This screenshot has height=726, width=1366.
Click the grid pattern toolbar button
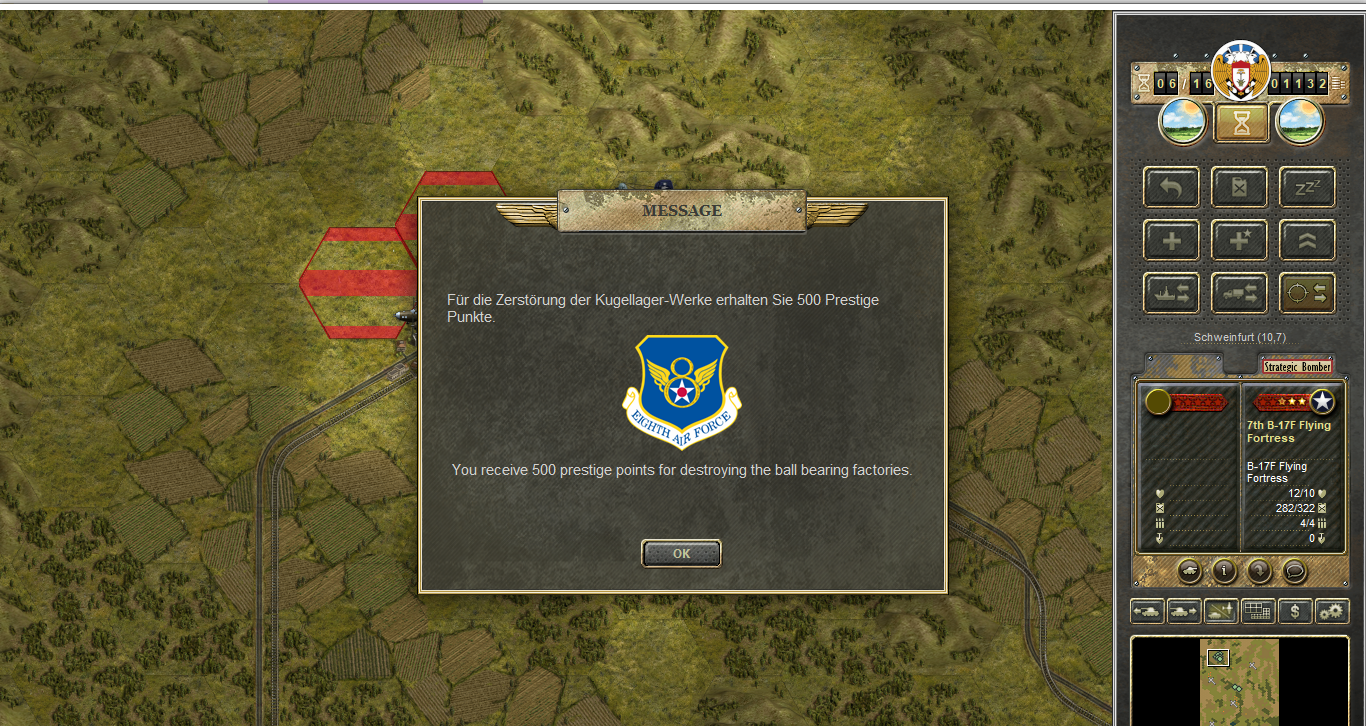(x=1258, y=610)
